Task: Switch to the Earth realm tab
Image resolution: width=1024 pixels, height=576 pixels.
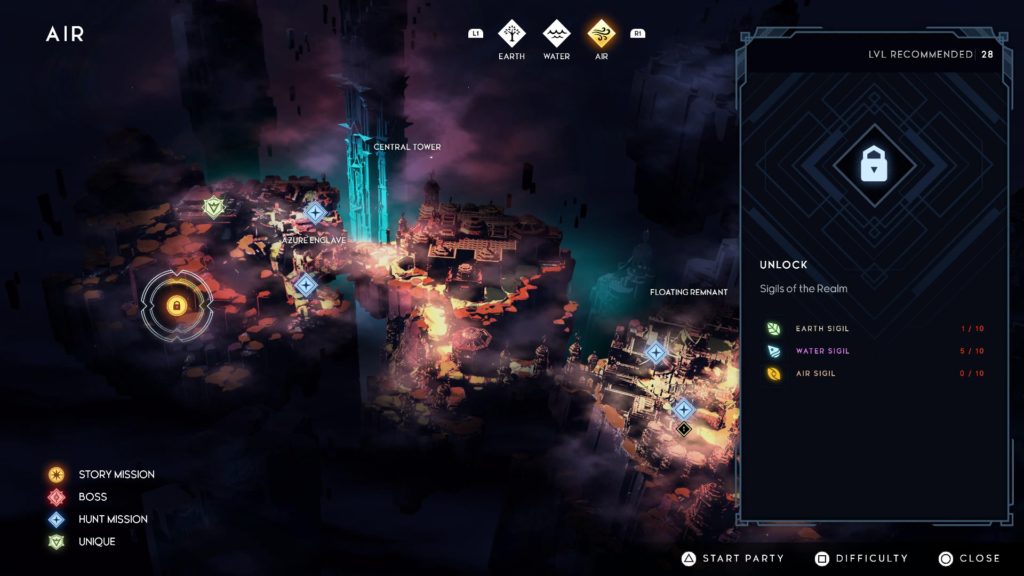Action: point(512,34)
